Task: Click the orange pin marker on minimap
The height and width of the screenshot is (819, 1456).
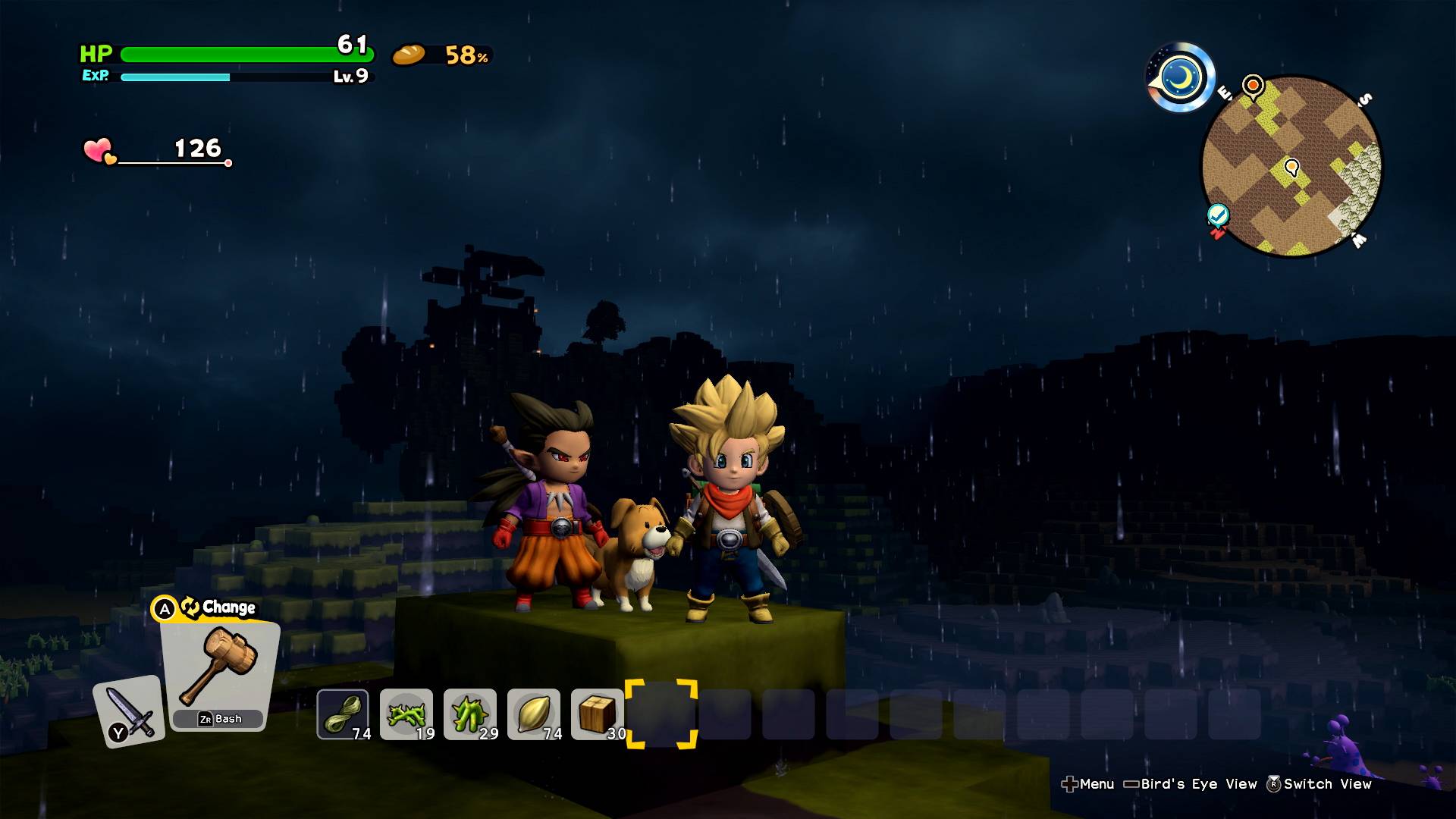Action: pyautogui.click(x=1253, y=85)
